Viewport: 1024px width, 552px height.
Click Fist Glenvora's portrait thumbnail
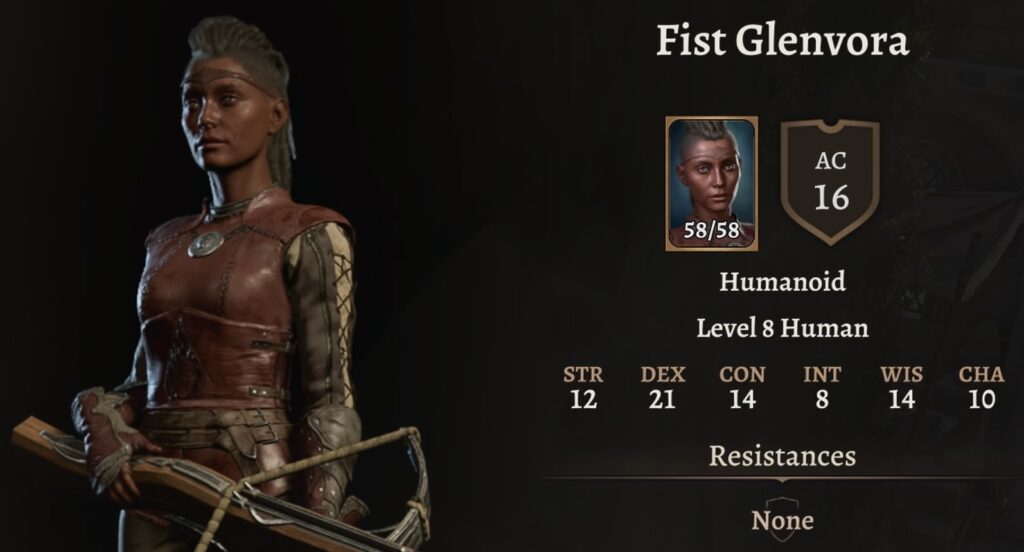click(711, 182)
